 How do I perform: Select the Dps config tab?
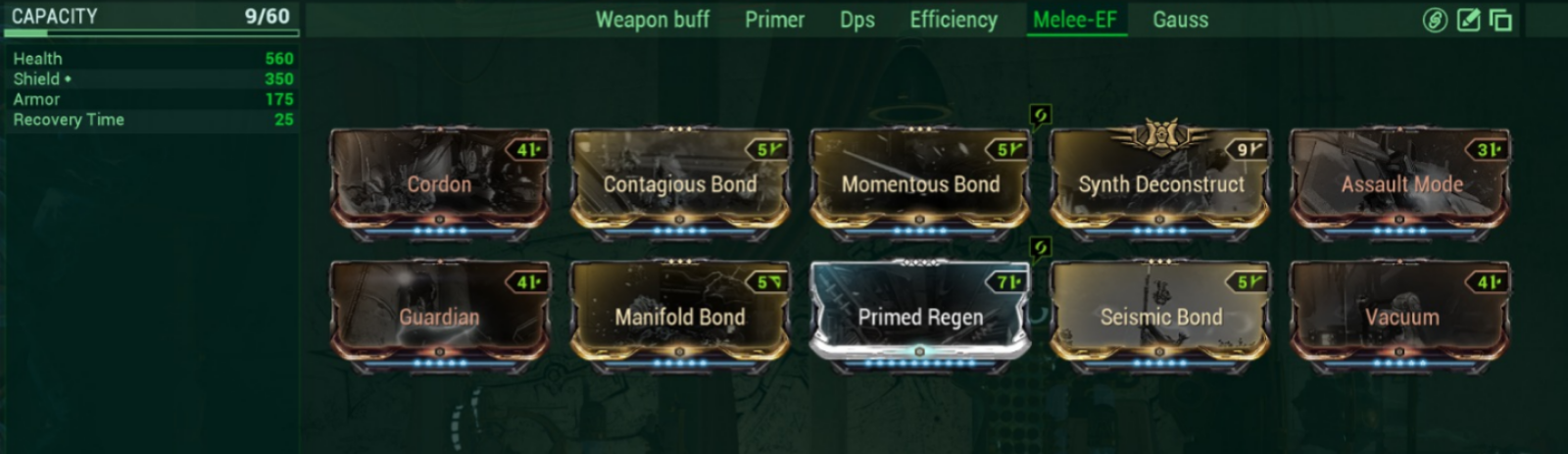tap(857, 20)
